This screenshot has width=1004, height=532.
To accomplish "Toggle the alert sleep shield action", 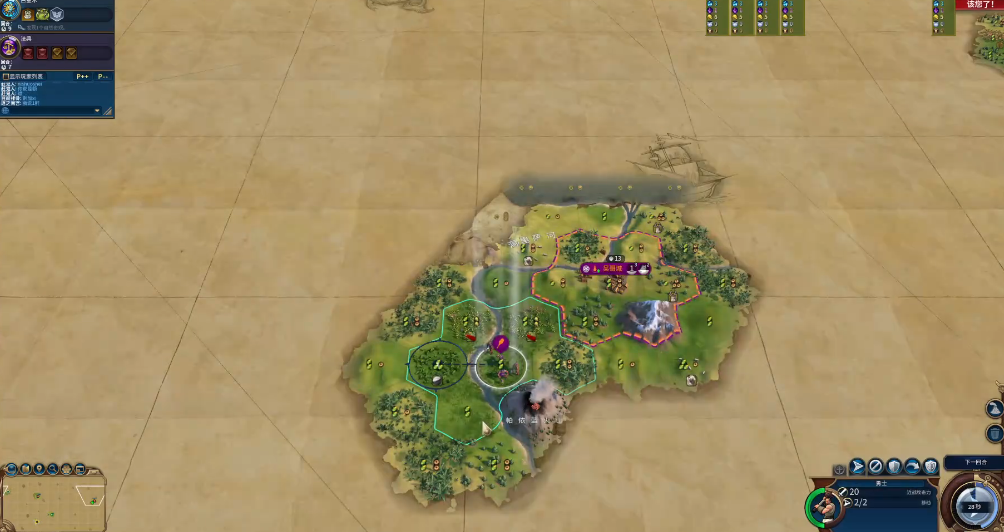I will [931, 466].
